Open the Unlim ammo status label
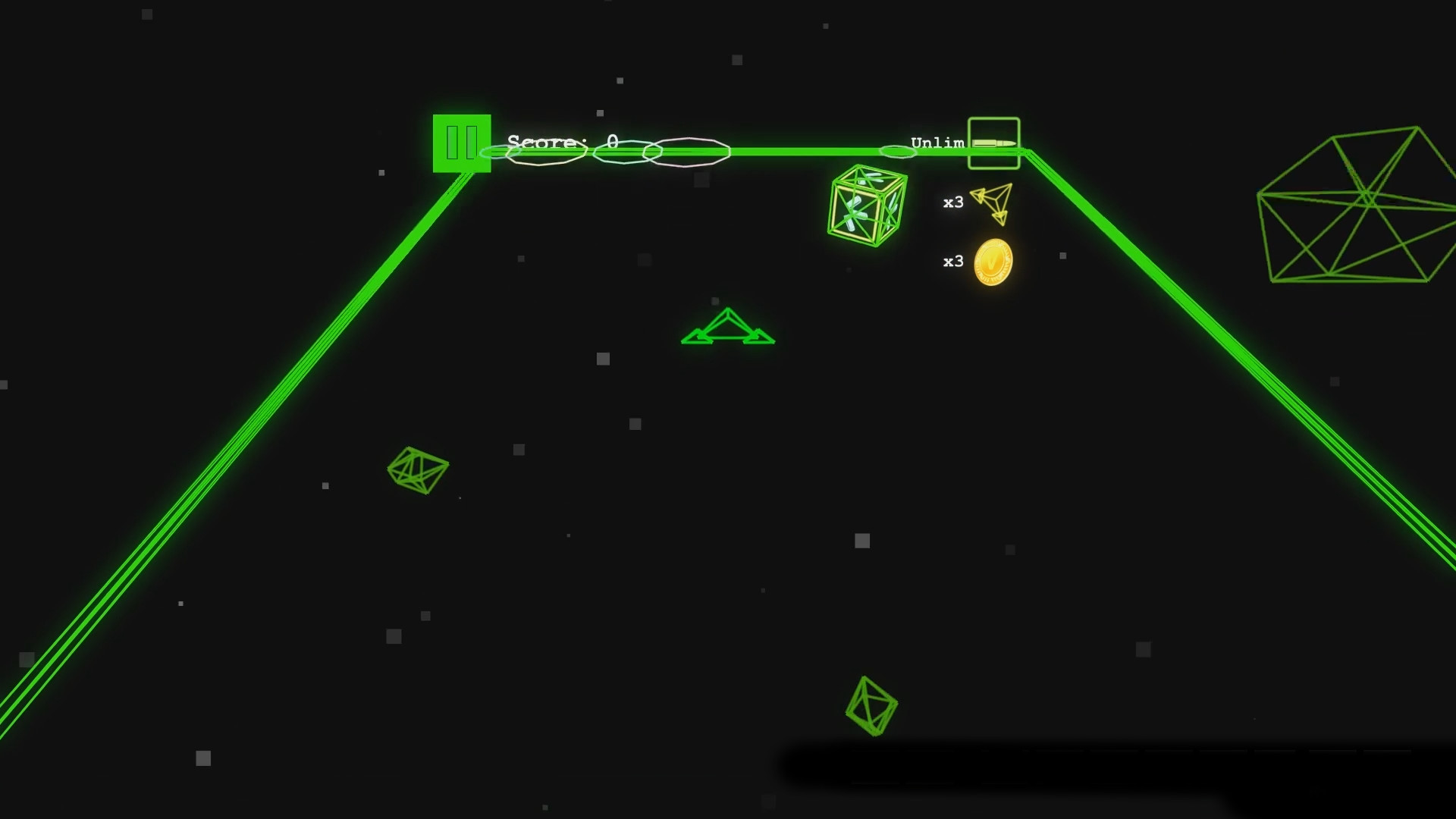The height and width of the screenshot is (819, 1456). click(938, 141)
